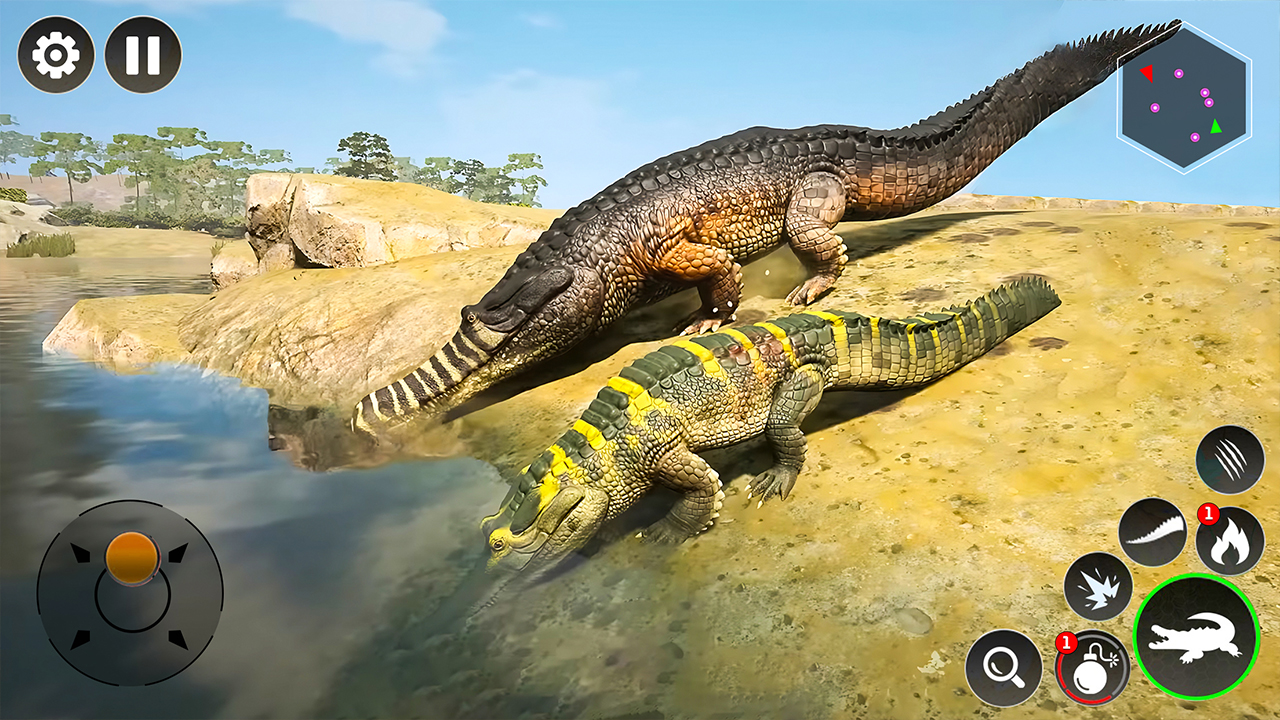Pause the game
This screenshot has width=1280, height=720.
tap(140, 55)
